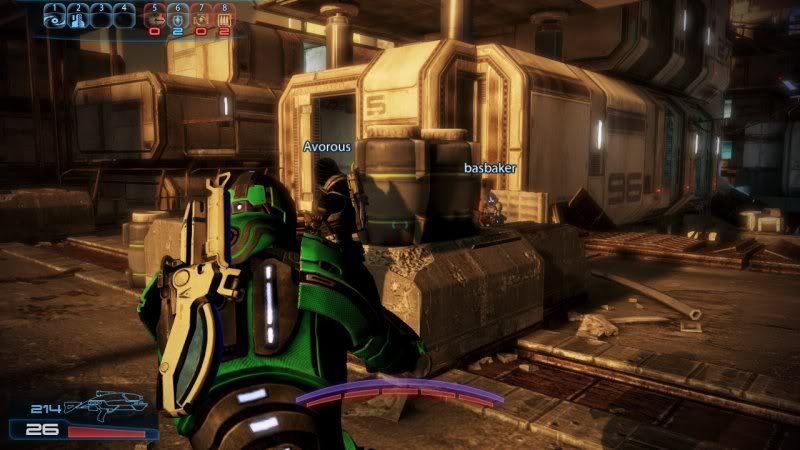800x450 pixels.
Task: Select the assault rifle weapon icon
Action: coord(106,405)
